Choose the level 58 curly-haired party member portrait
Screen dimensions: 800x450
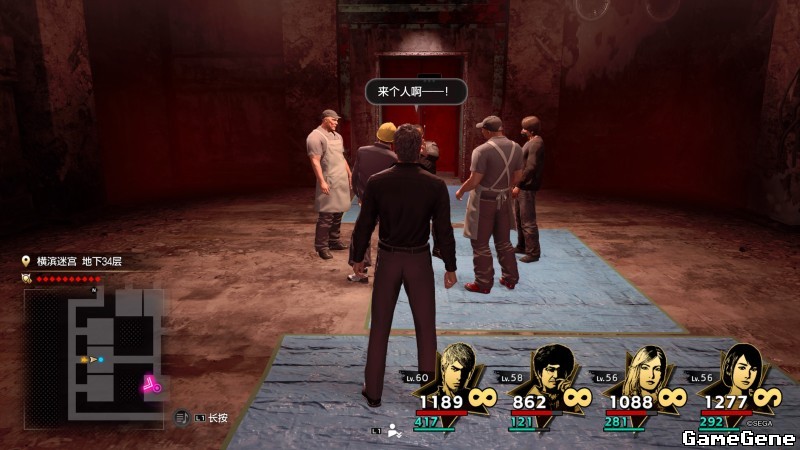pos(551,371)
